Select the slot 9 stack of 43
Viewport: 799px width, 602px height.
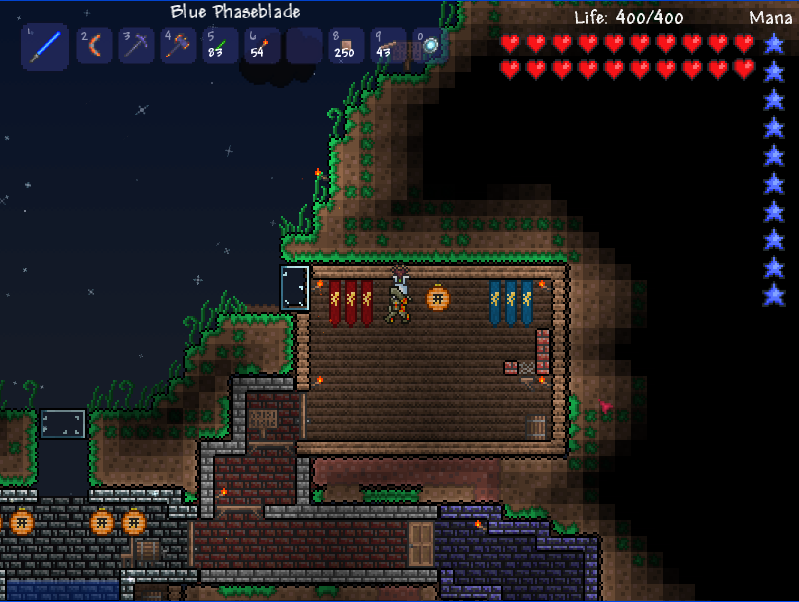tap(388, 46)
